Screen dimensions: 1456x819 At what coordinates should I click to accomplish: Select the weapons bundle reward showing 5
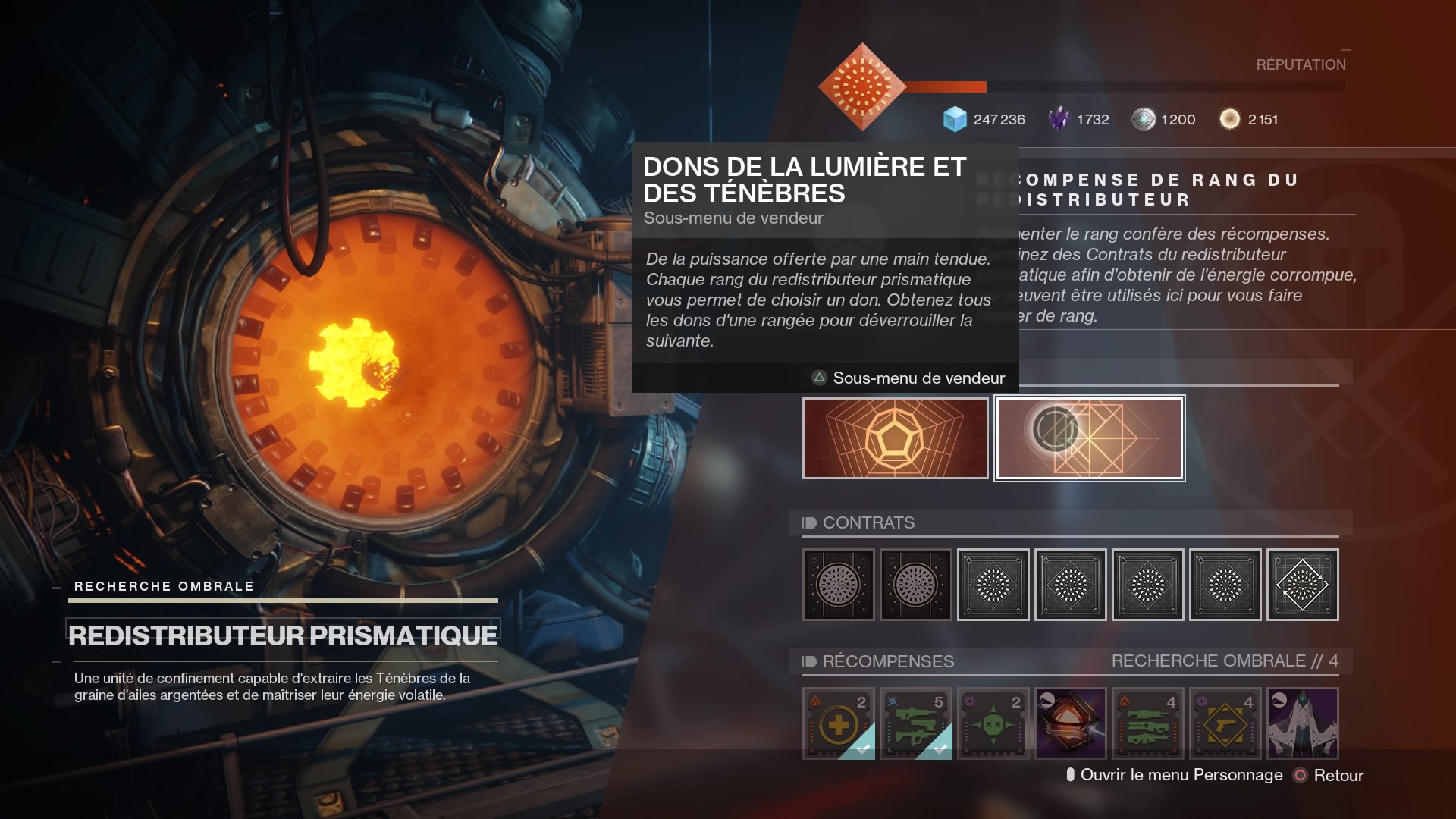(915, 724)
